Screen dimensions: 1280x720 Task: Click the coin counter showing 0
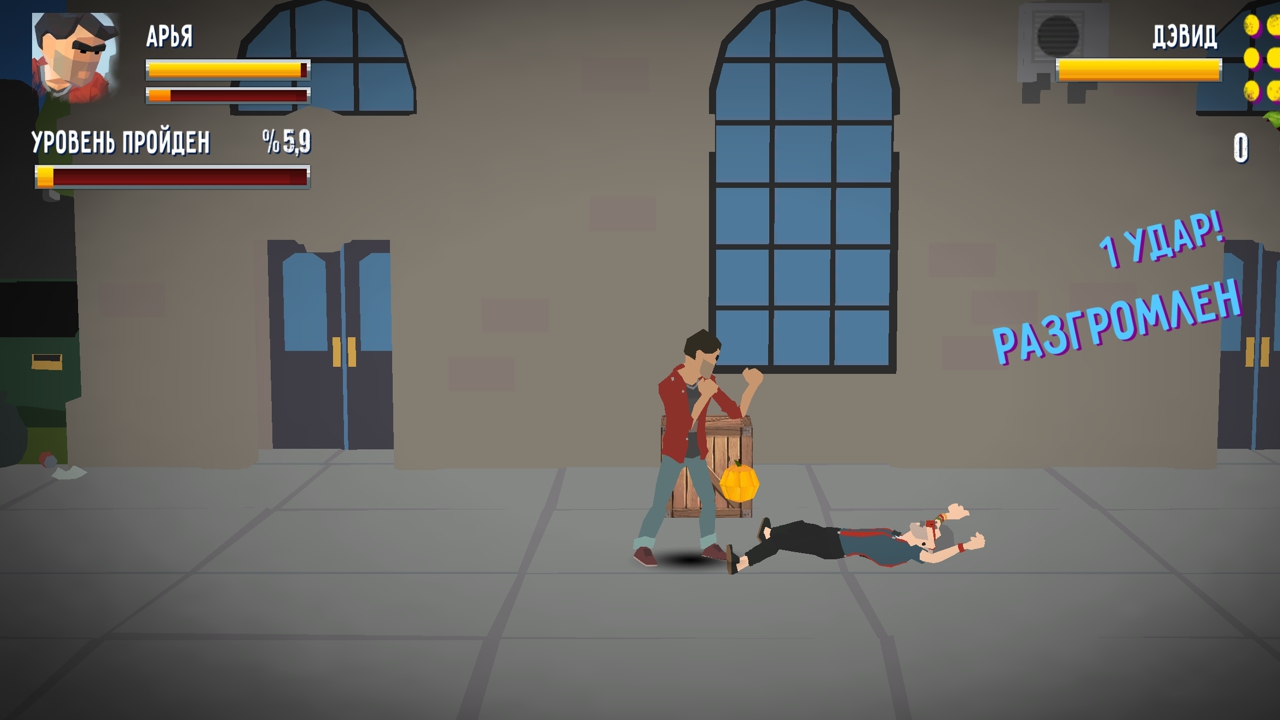tap(1240, 150)
